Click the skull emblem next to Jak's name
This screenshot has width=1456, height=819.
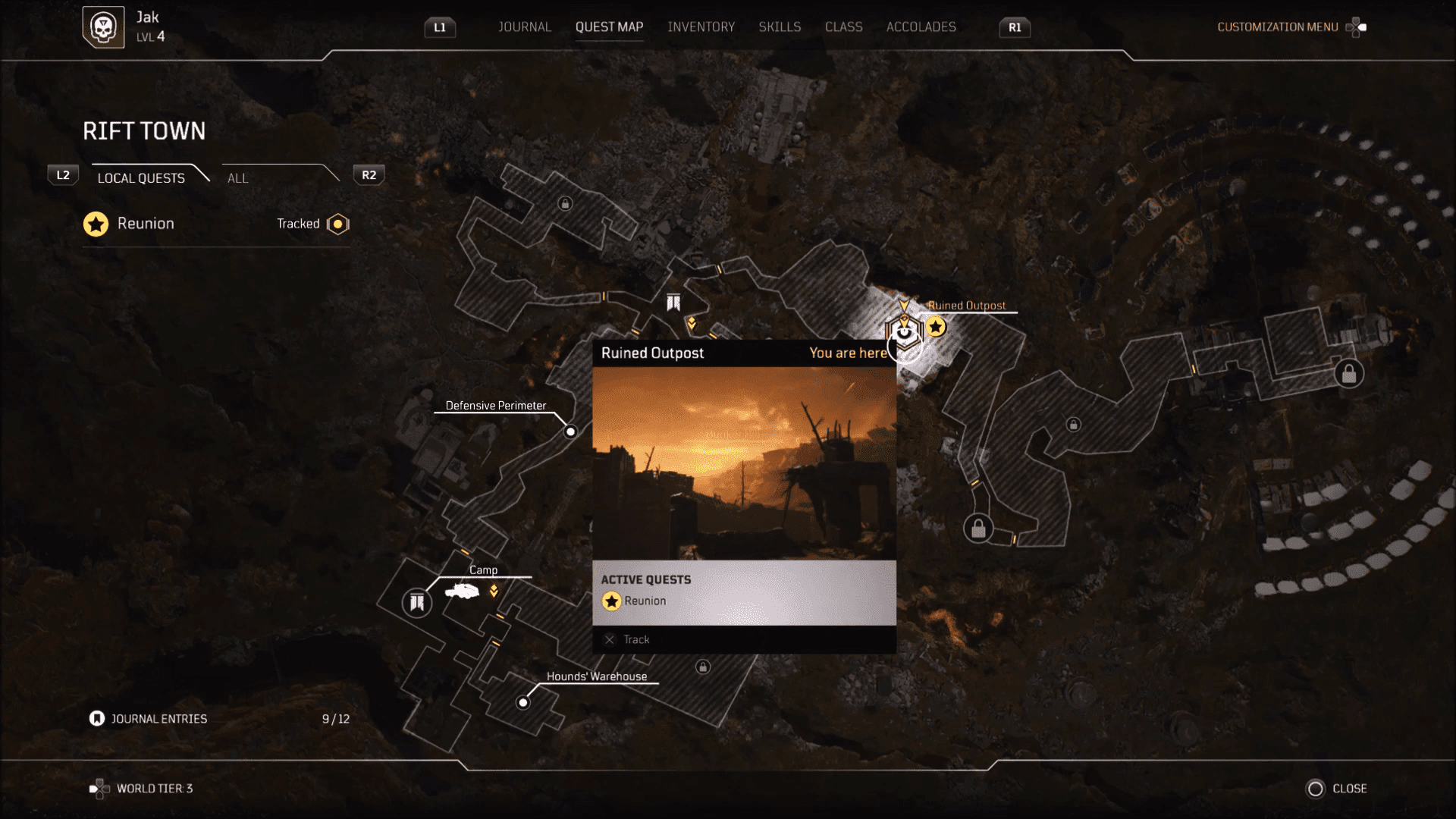(x=104, y=27)
